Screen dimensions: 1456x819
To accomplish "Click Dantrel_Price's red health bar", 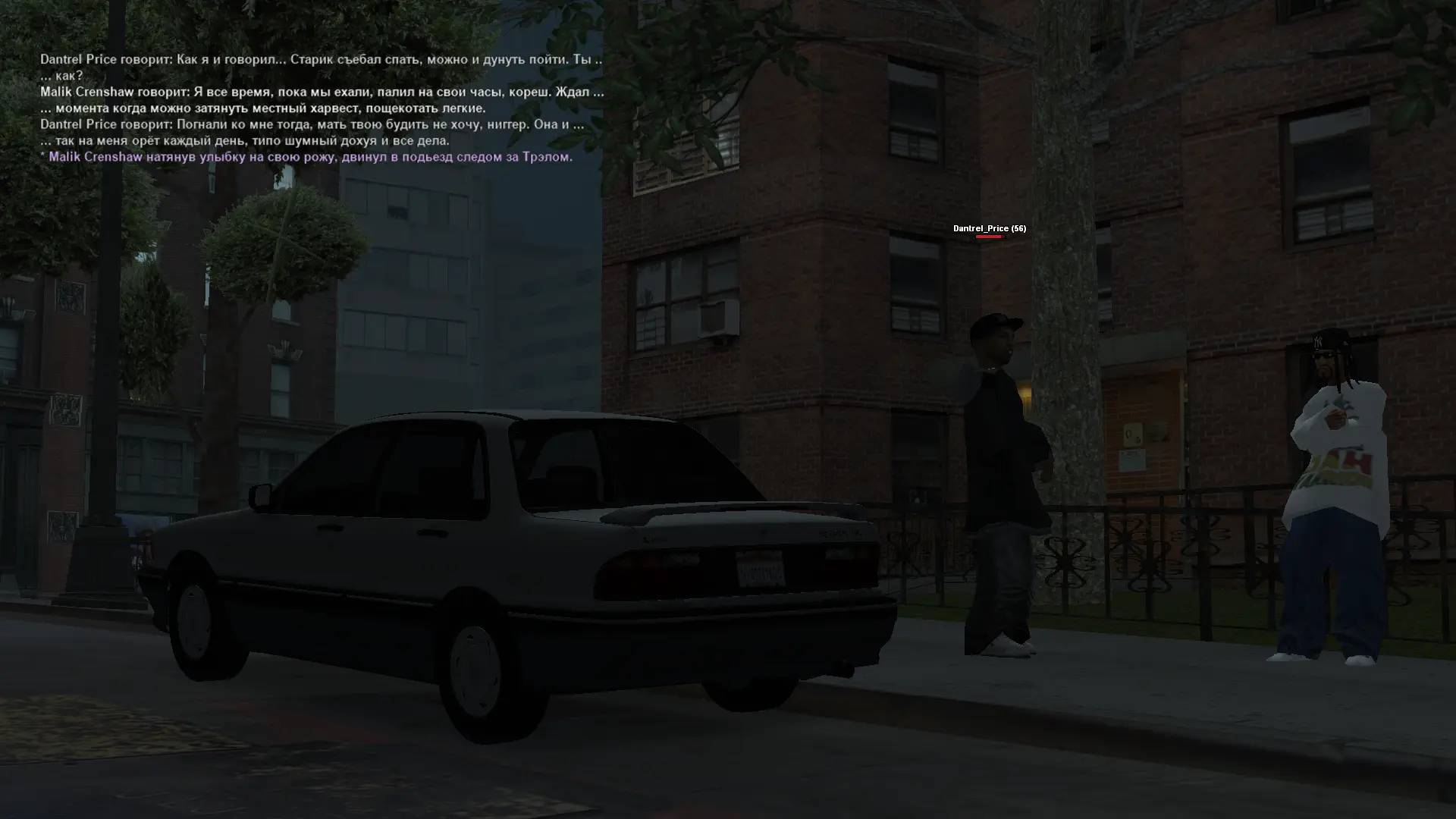I will point(991,235).
